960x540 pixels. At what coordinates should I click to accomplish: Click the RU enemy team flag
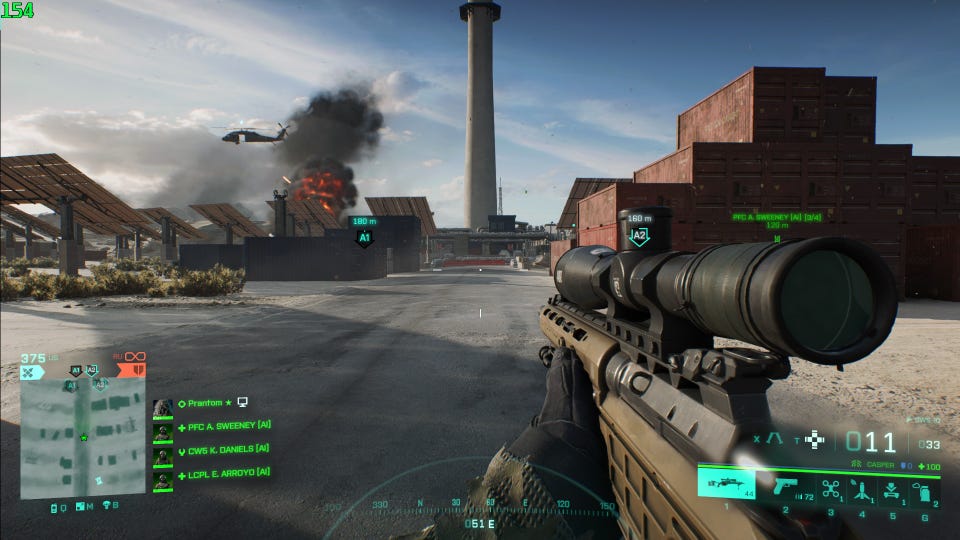pyautogui.click(x=131, y=371)
